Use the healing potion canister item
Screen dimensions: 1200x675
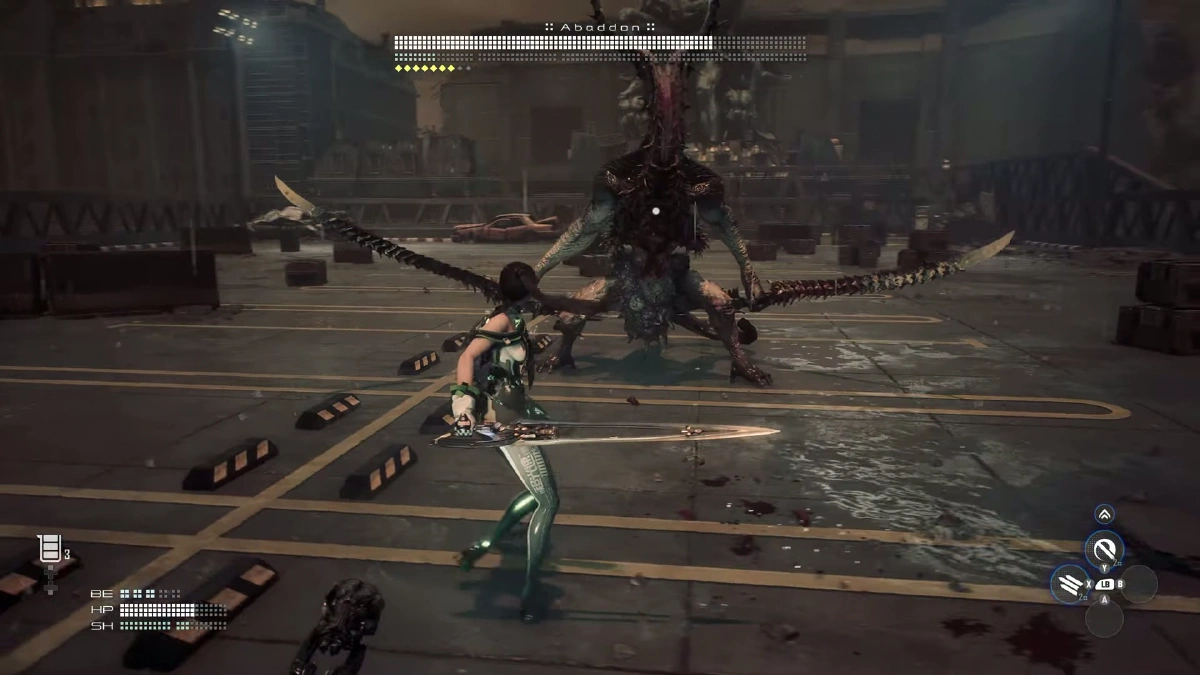(48, 549)
